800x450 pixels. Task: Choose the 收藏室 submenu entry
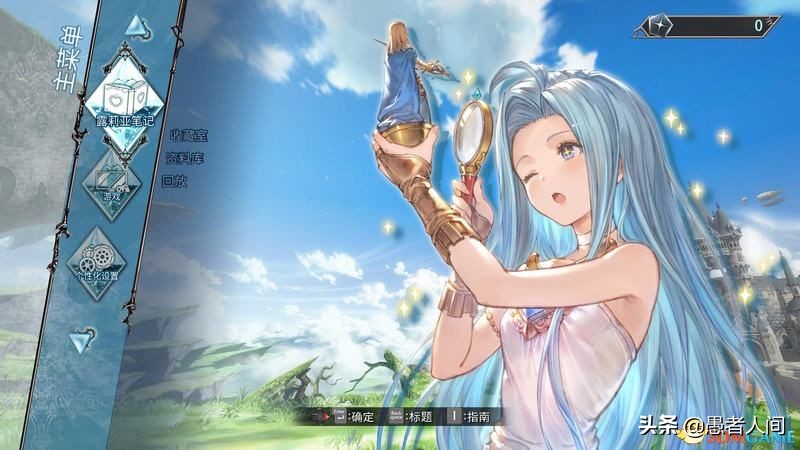point(187,133)
